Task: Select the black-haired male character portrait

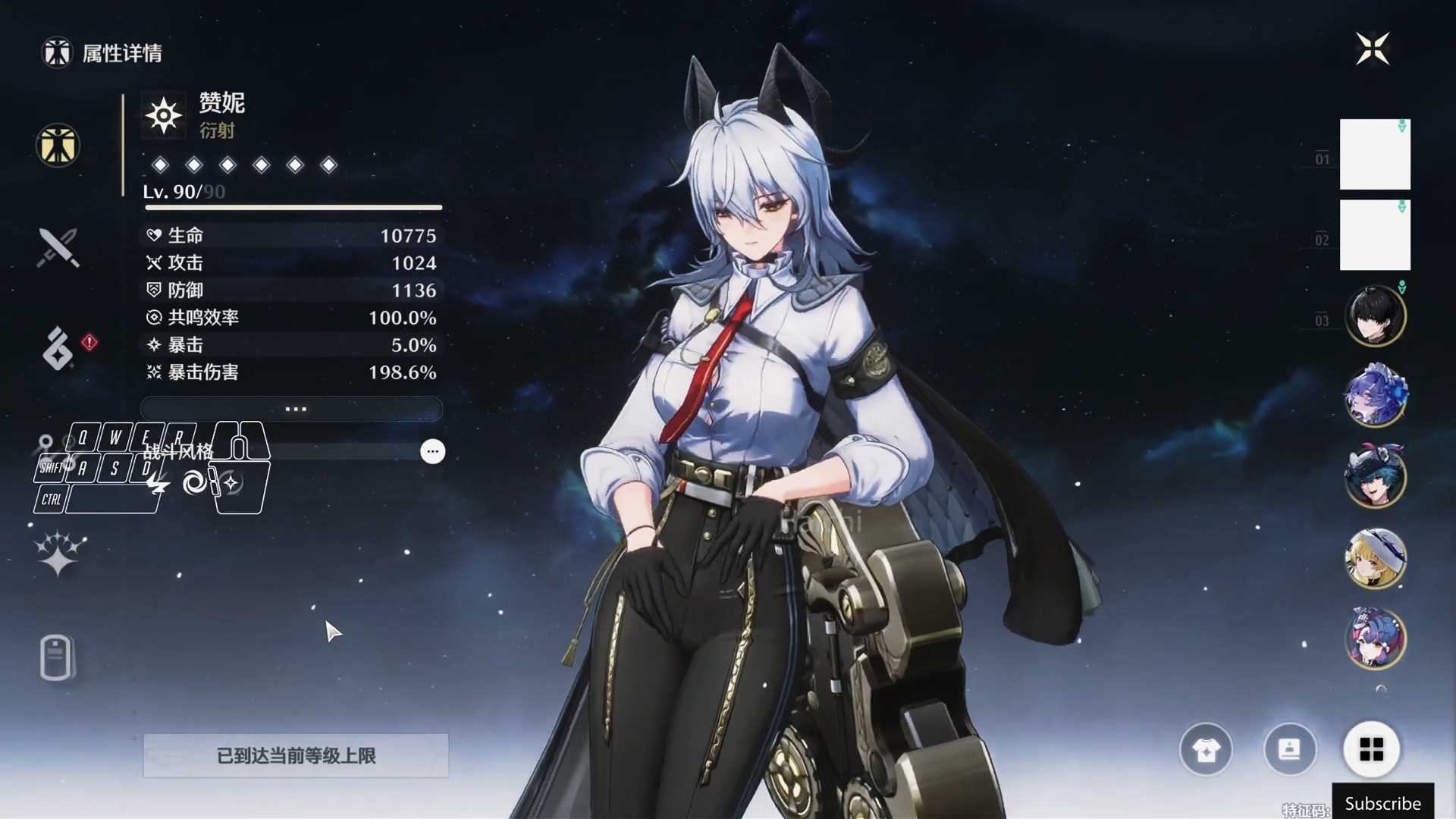Action: click(x=1374, y=315)
